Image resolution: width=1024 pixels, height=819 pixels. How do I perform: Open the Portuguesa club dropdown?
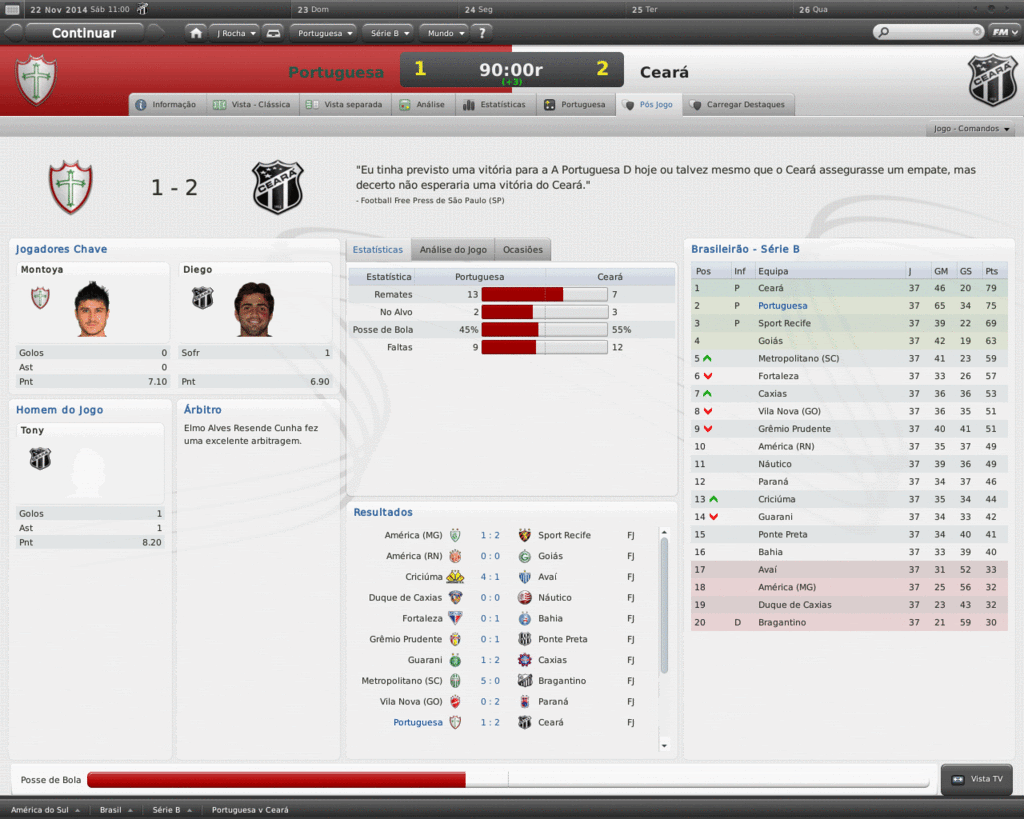325,33
